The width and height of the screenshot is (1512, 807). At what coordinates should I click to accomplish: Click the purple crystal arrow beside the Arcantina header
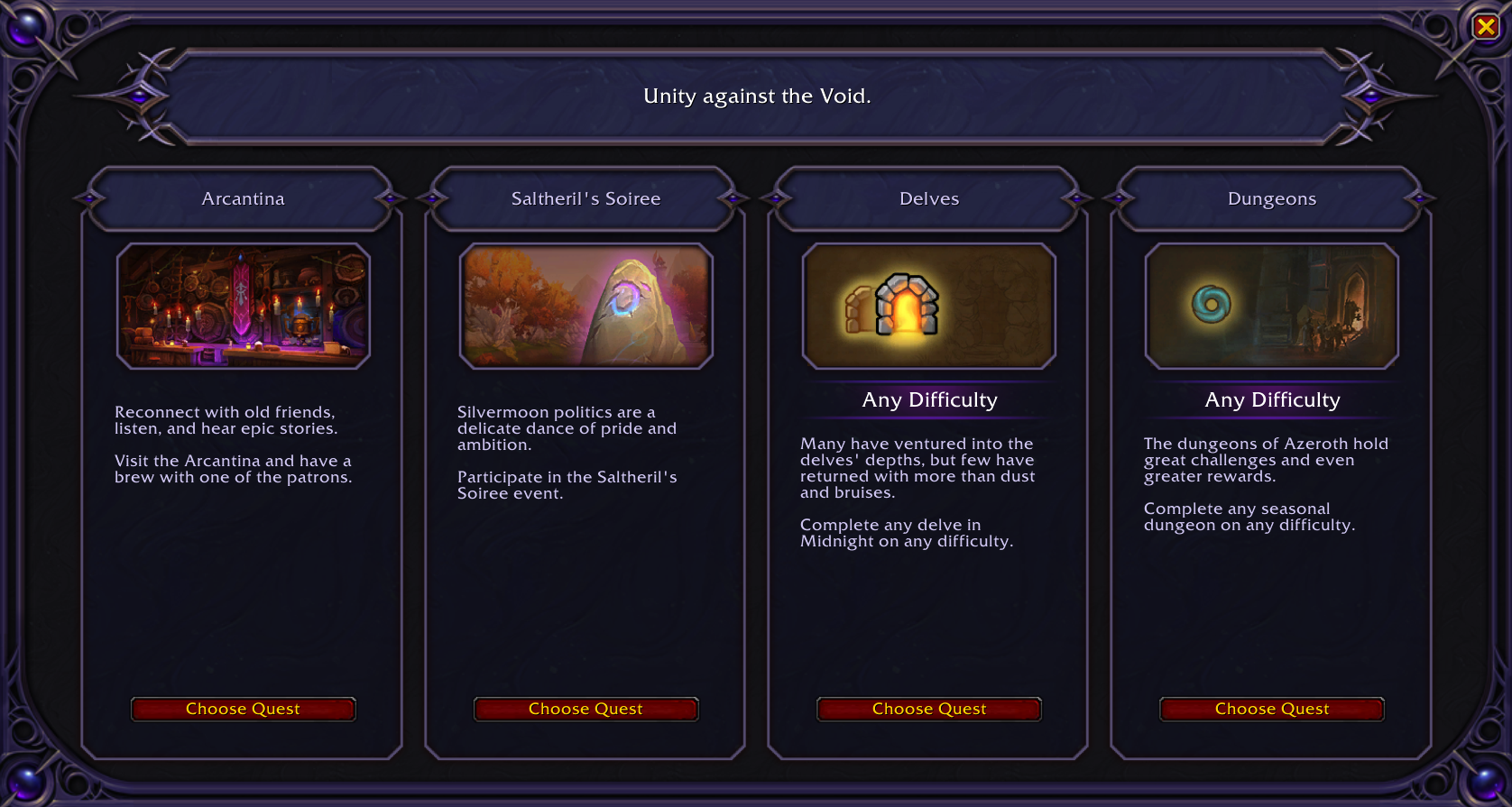[88, 198]
